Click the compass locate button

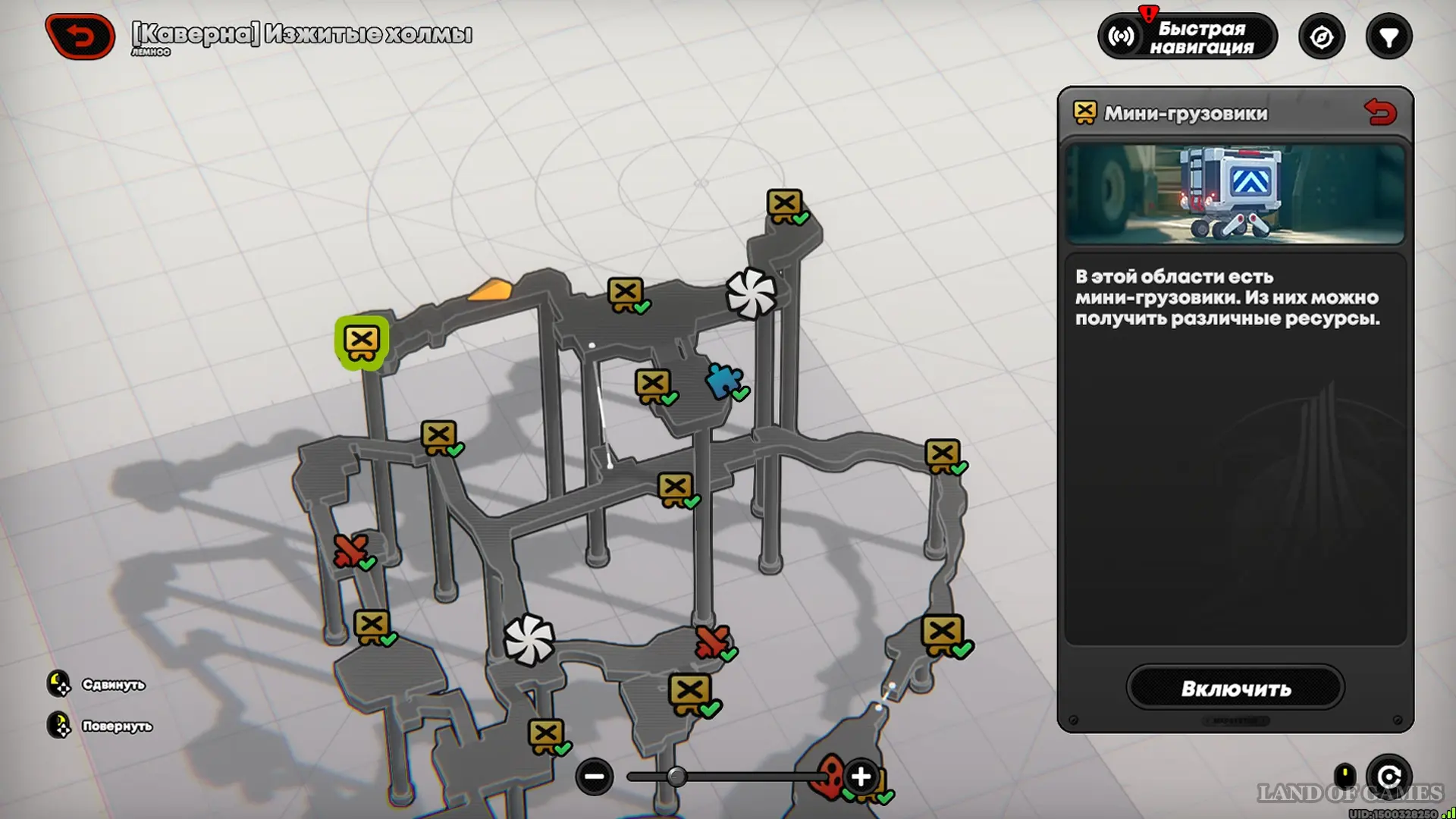(1321, 36)
